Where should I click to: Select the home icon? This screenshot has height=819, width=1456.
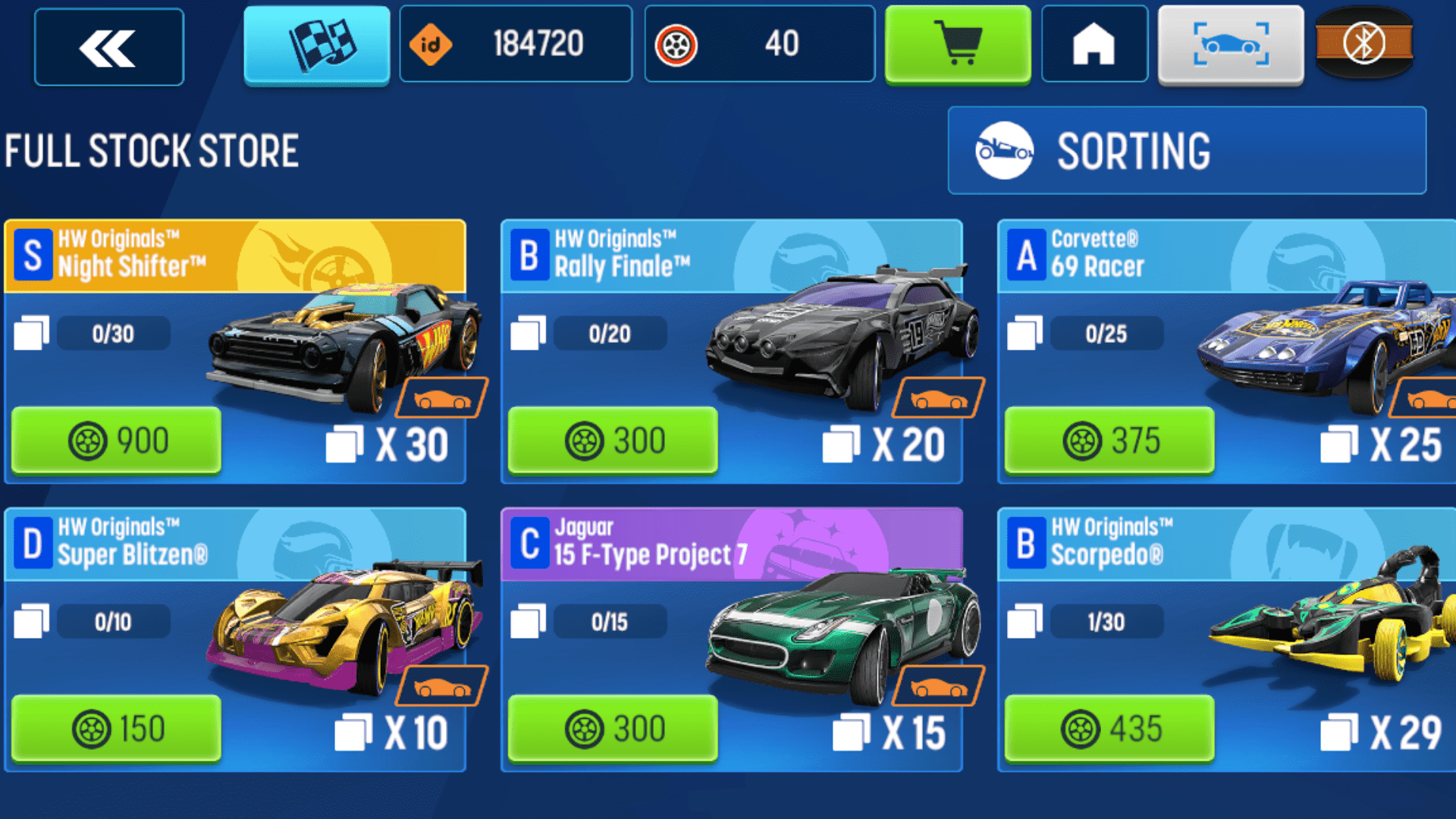[x=1094, y=44]
